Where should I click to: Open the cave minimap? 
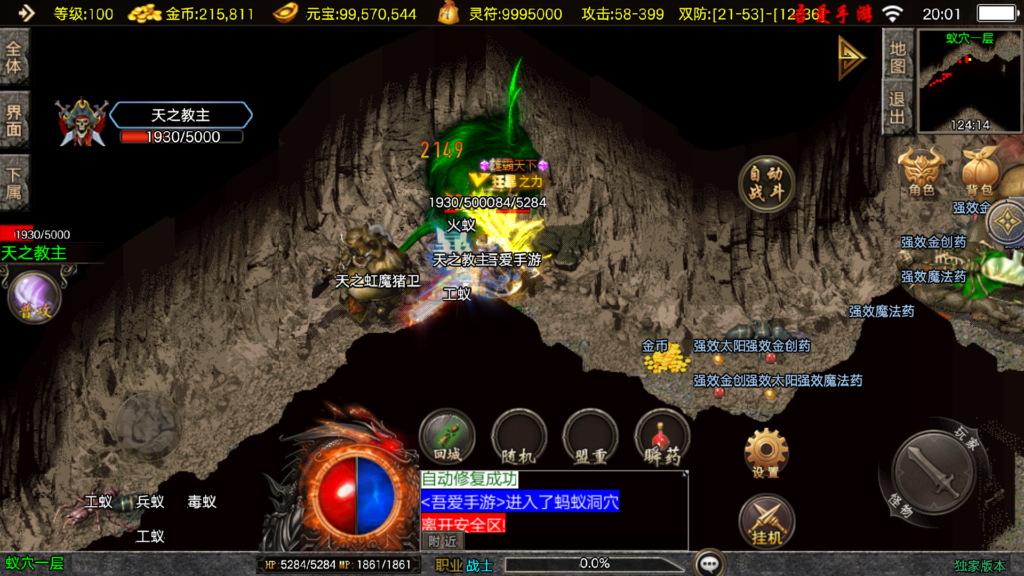coord(969,82)
